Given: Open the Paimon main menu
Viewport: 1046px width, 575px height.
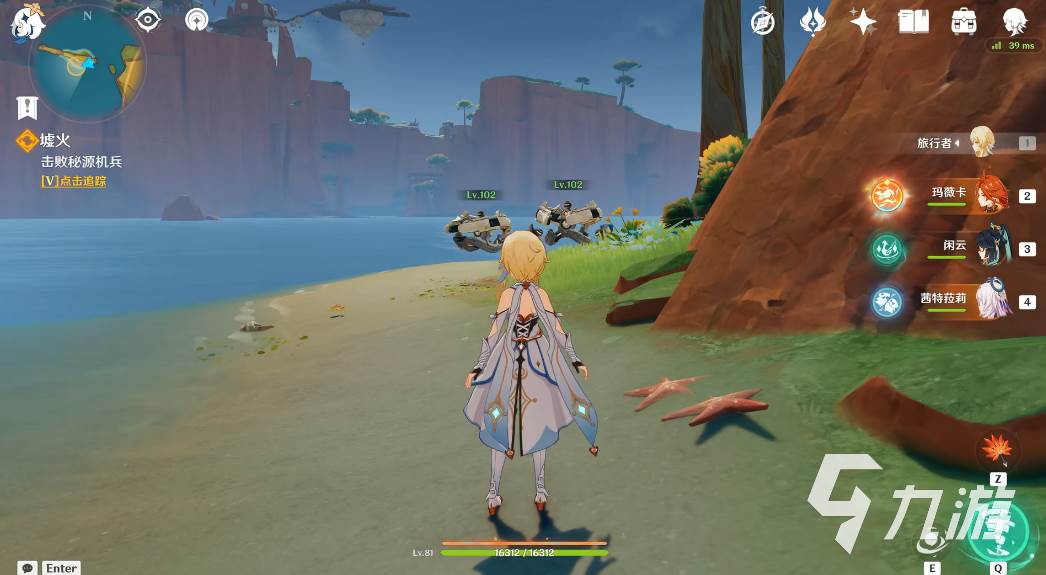Looking at the screenshot, I should (x=25, y=22).
